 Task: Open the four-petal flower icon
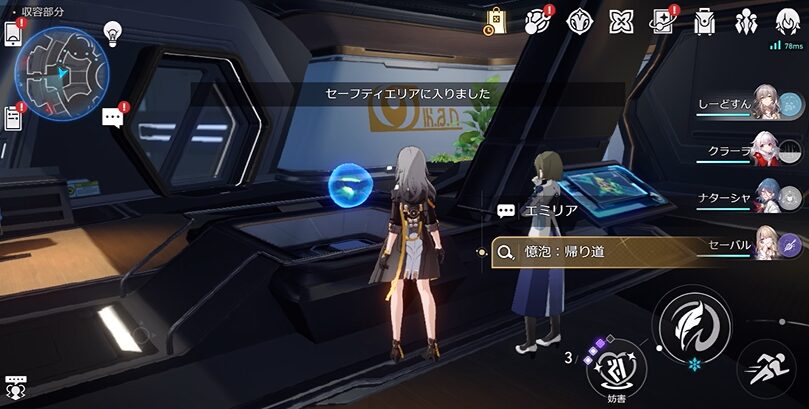coord(622,20)
